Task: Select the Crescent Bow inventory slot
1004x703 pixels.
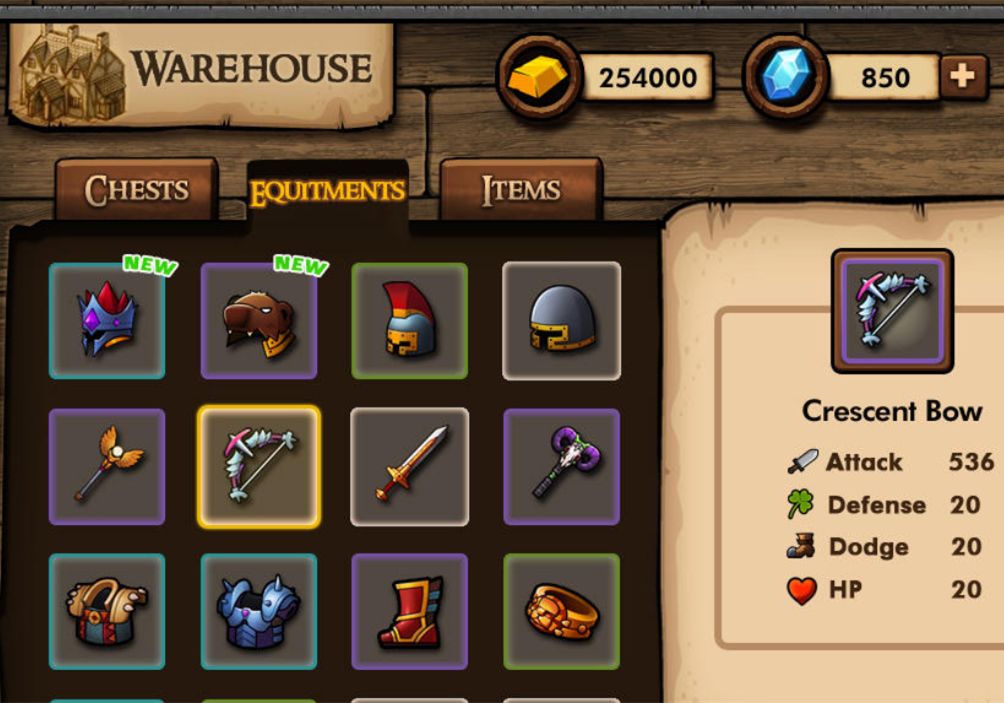Action: point(259,466)
